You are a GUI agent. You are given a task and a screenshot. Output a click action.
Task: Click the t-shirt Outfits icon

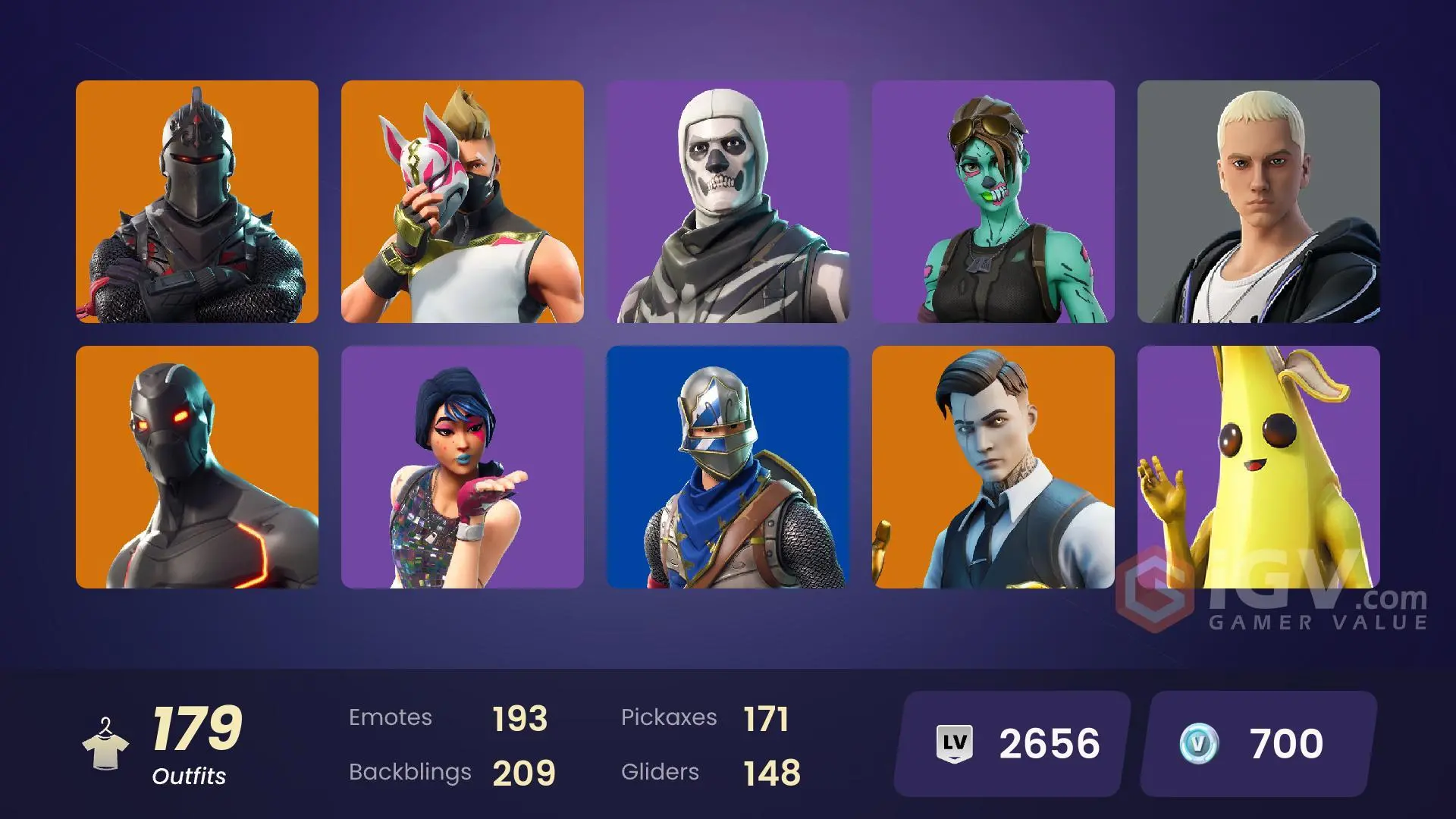point(106,751)
